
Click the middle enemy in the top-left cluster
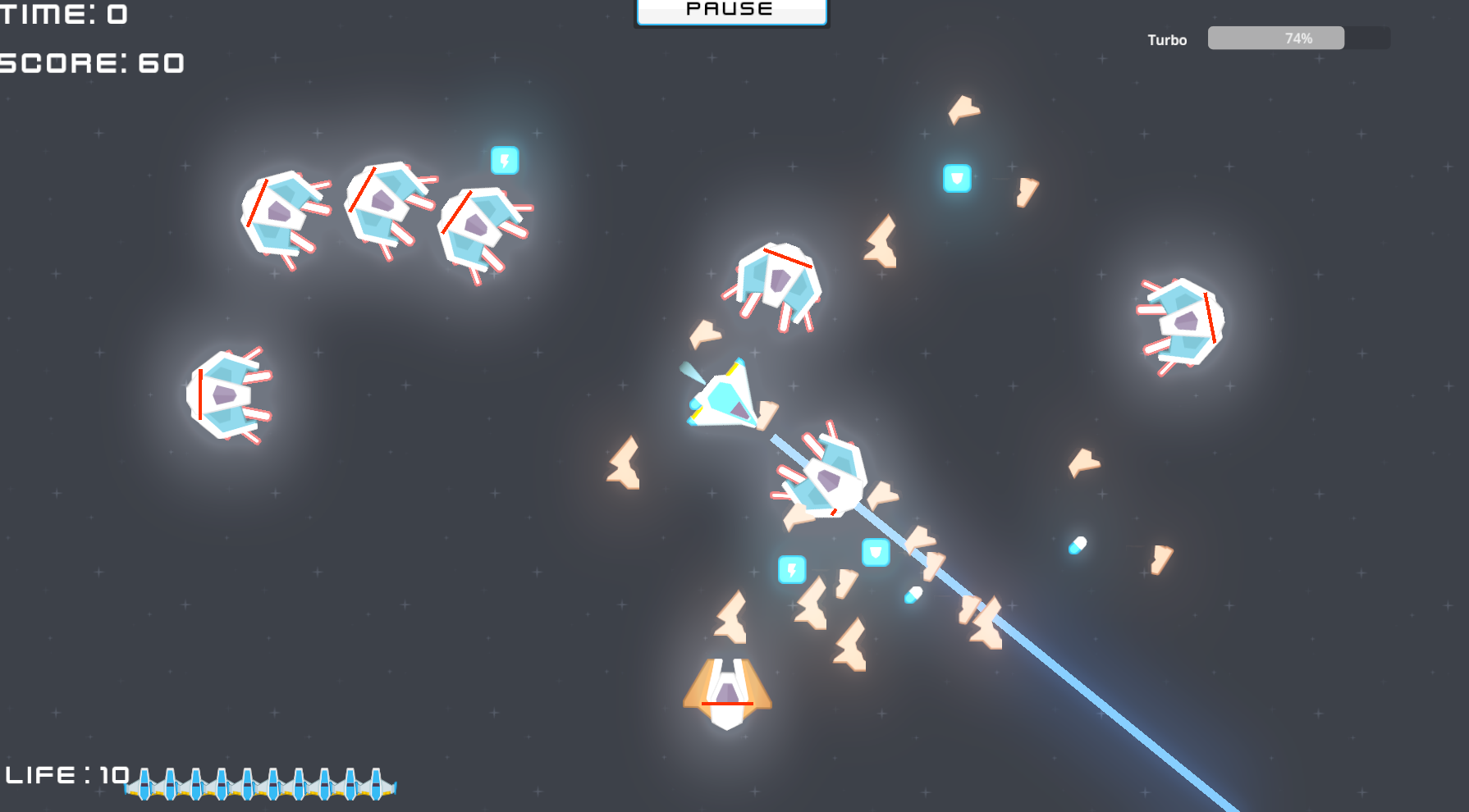click(x=386, y=208)
